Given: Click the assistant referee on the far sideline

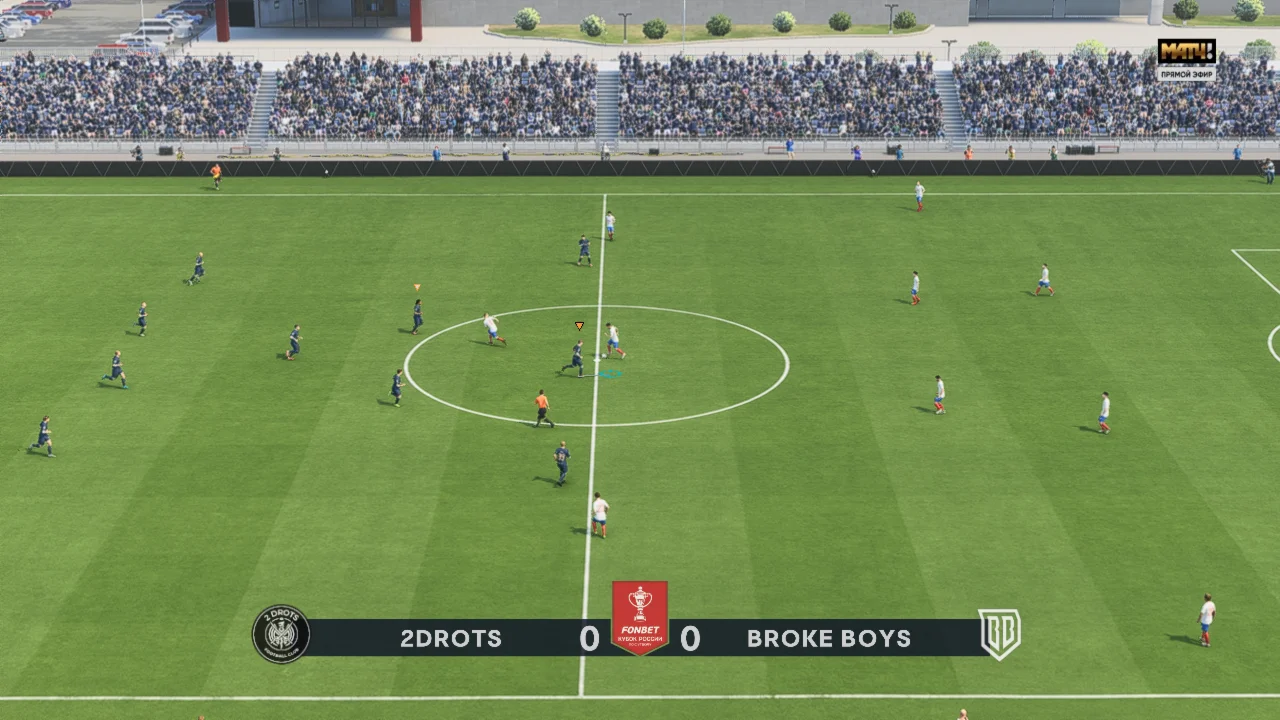Looking at the screenshot, I should (x=217, y=178).
